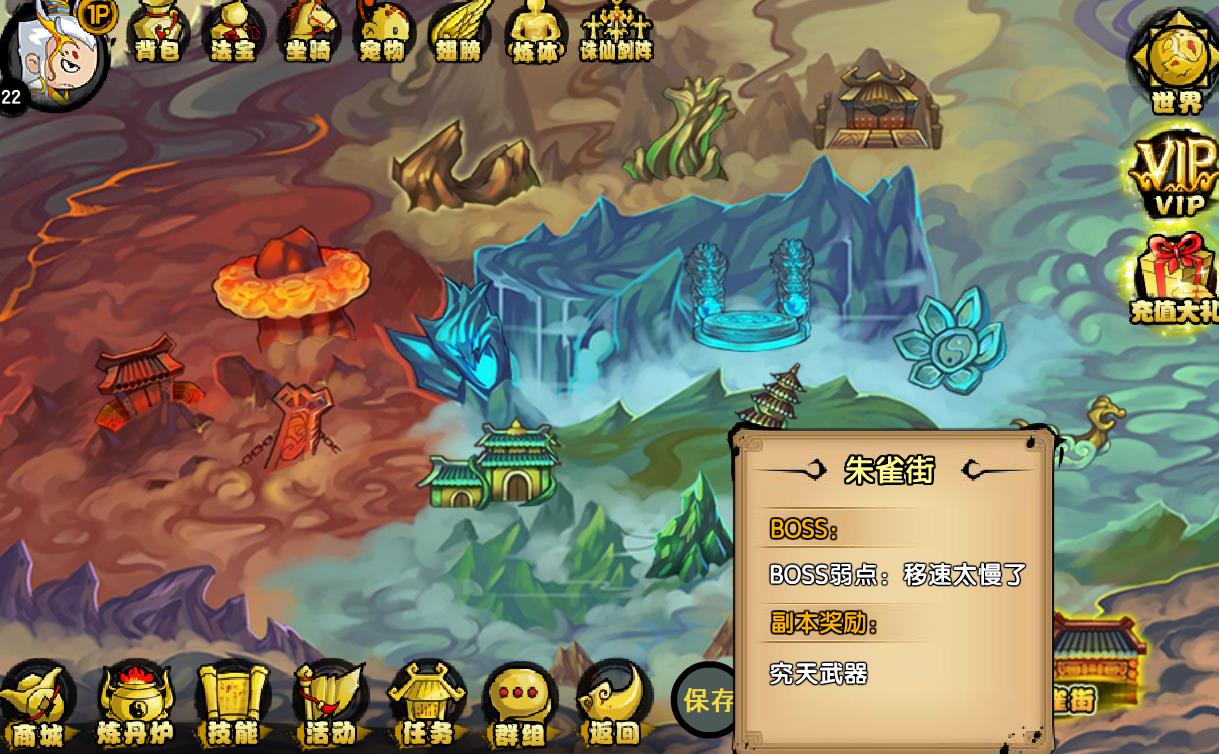Screen dimensions: 1219x754
Task: Open the 群组 group chat
Action: click(521, 705)
